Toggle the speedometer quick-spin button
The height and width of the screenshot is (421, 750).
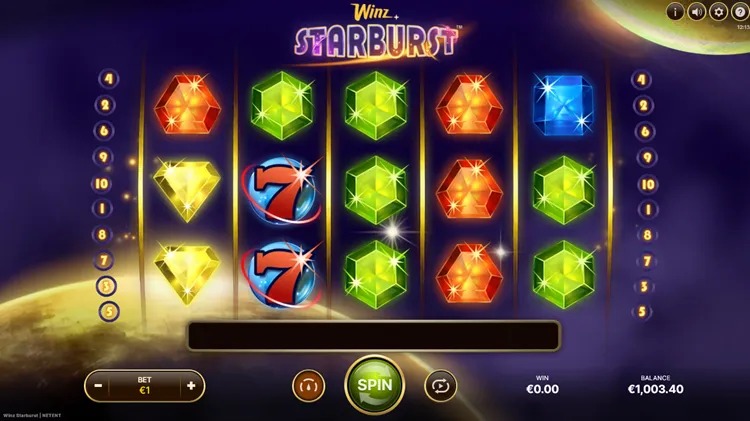[x=308, y=385]
